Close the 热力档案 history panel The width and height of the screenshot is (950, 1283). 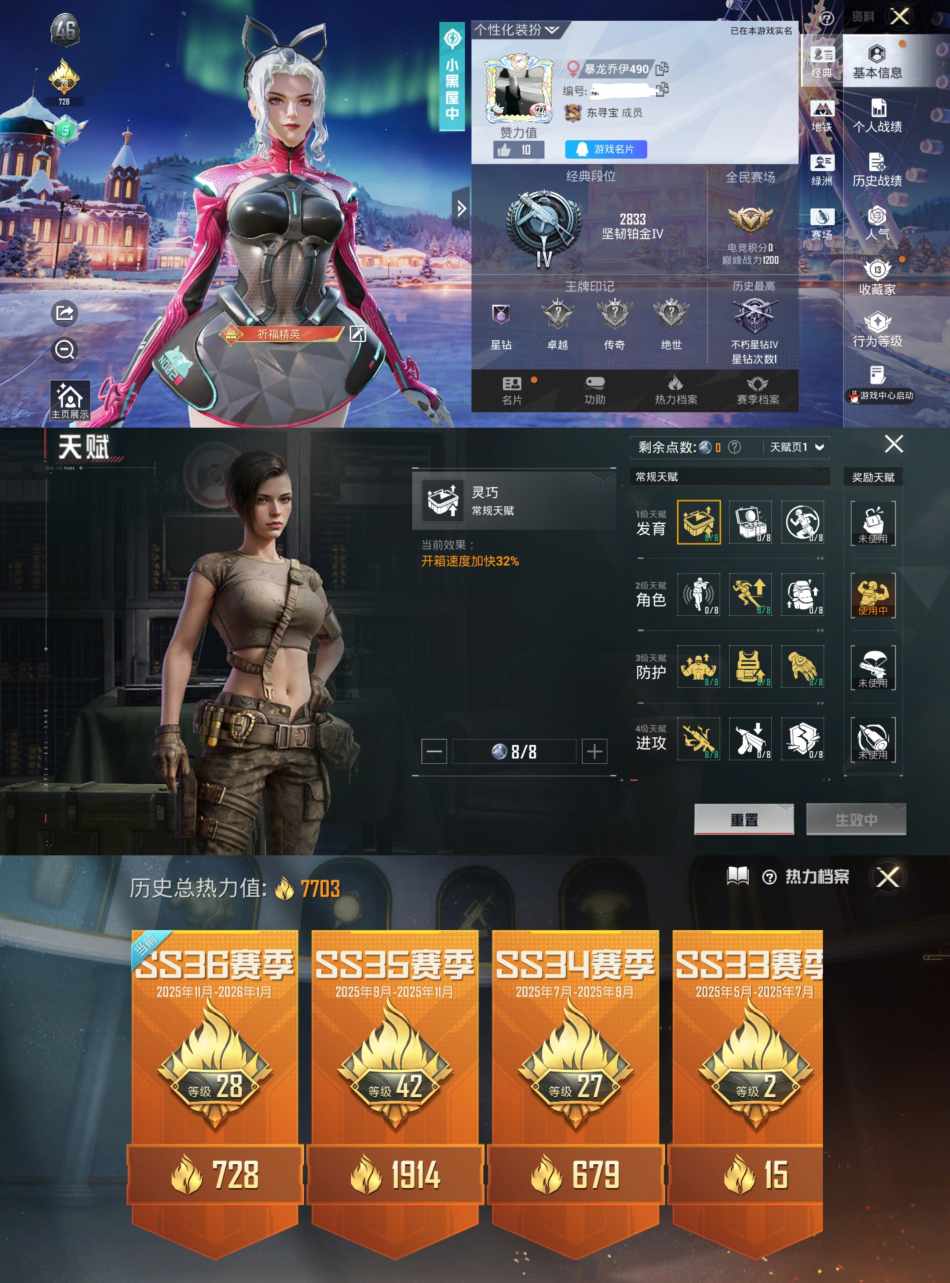pos(888,877)
